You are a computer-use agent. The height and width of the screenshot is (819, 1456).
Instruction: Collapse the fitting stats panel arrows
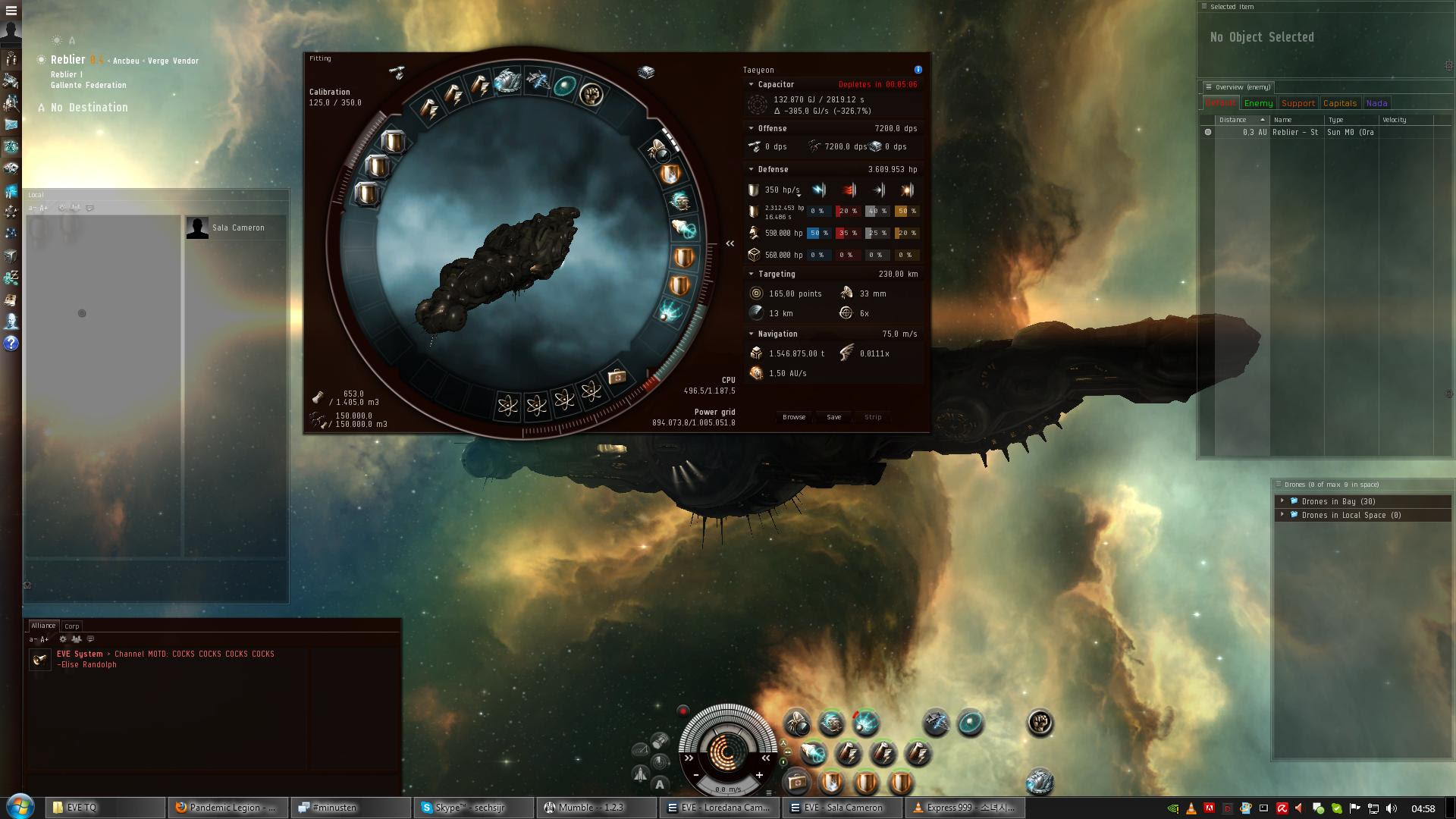(x=730, y=243)
